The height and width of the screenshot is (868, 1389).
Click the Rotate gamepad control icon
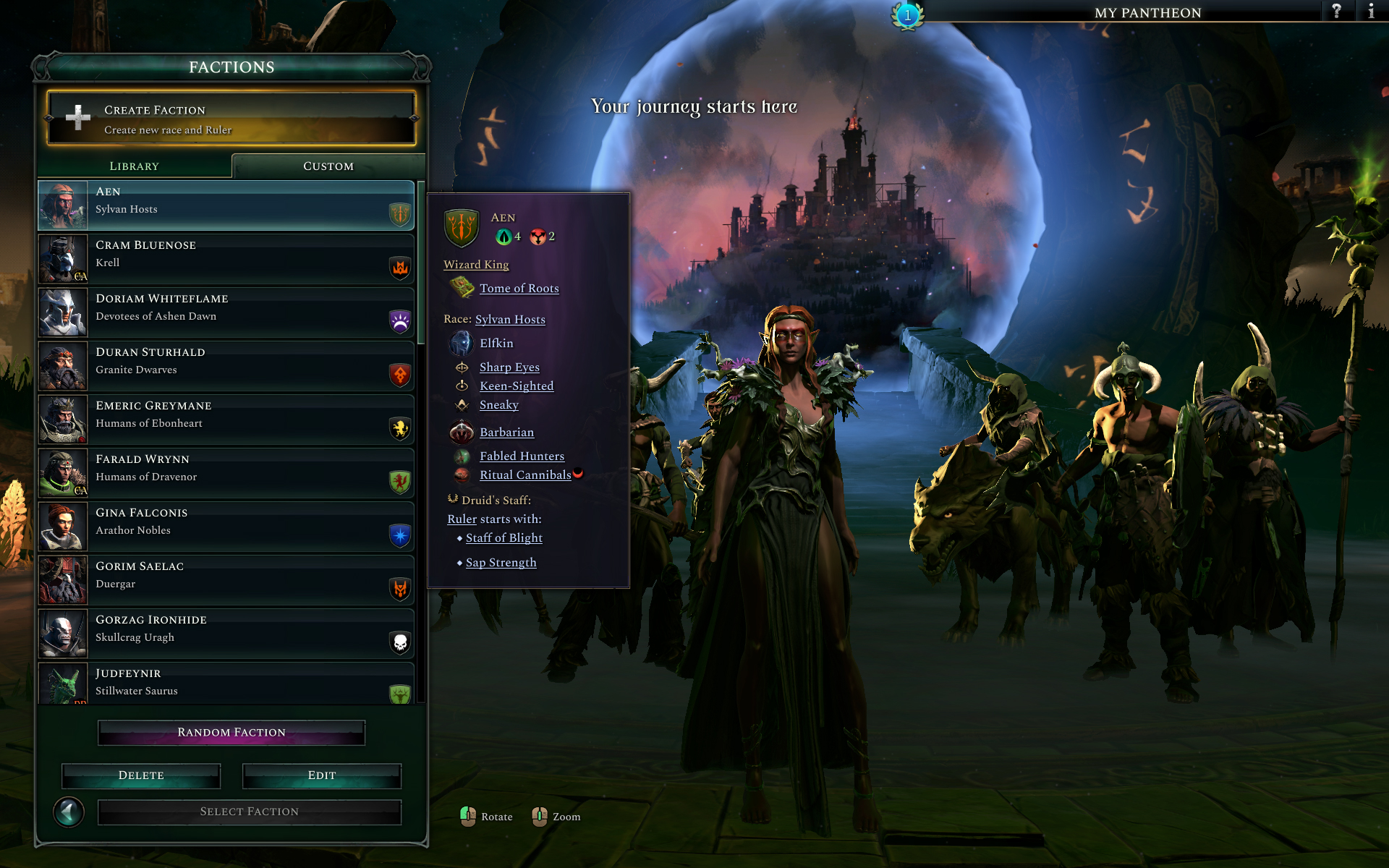[467, 817]
